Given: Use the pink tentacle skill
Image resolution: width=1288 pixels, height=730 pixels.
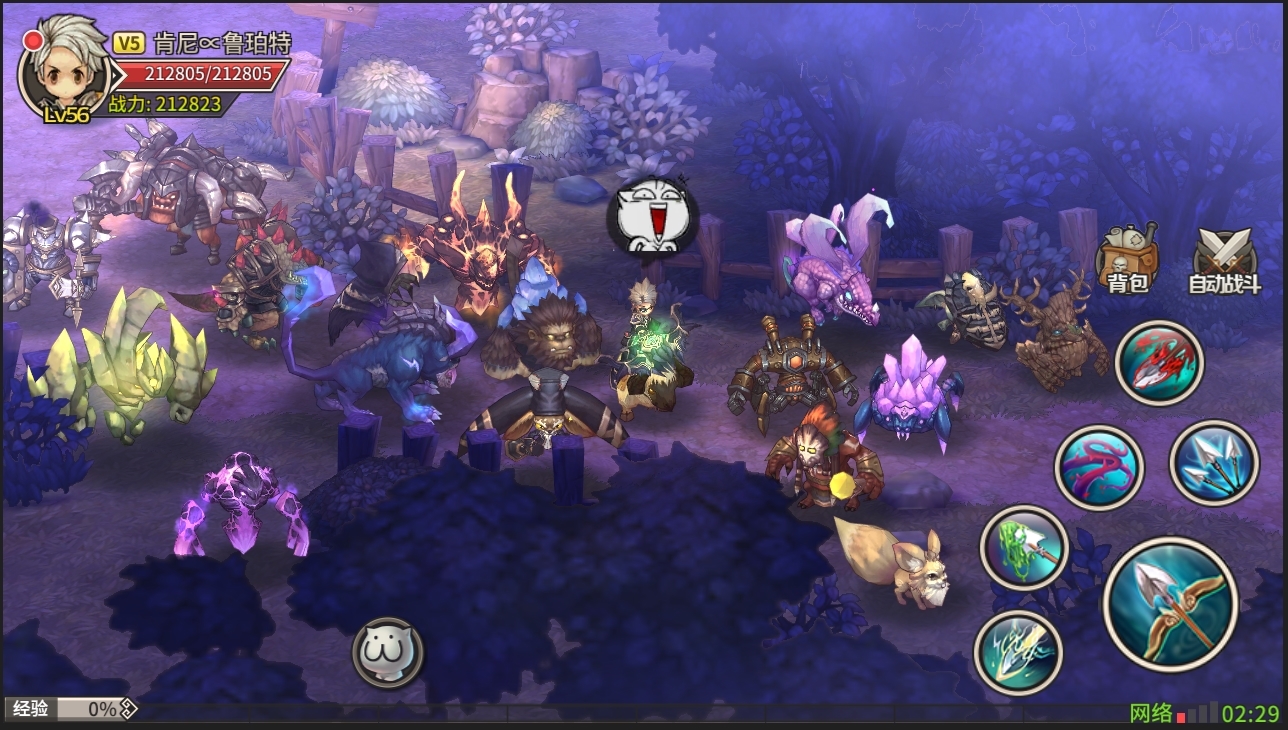Looking at the screenshot, I should coord(1099,468).
